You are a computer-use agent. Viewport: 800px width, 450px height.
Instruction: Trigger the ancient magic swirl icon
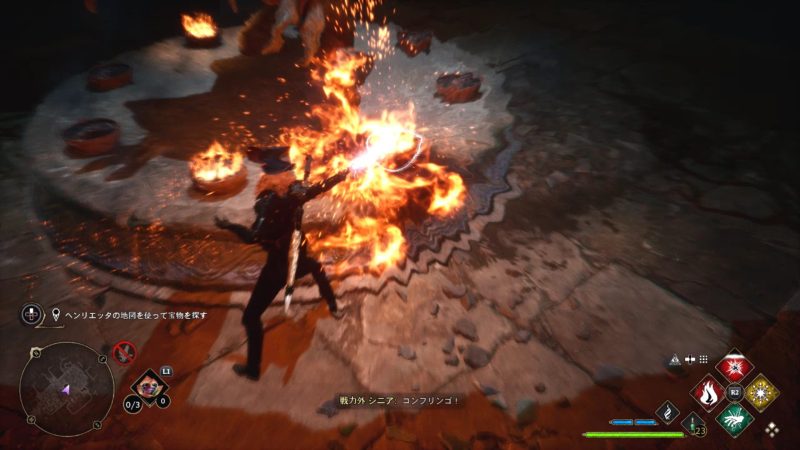coord(668,412)
